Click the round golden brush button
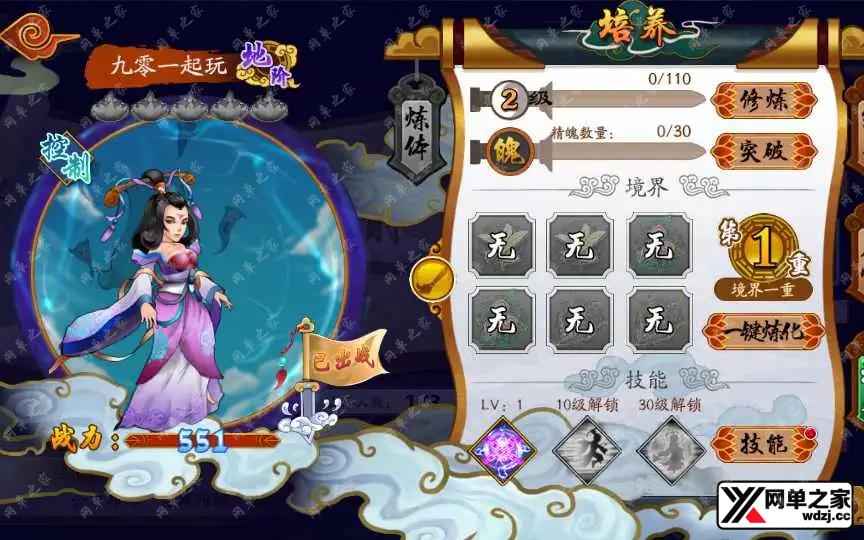This screenshot has width=864, height=540. click(432, 279)
